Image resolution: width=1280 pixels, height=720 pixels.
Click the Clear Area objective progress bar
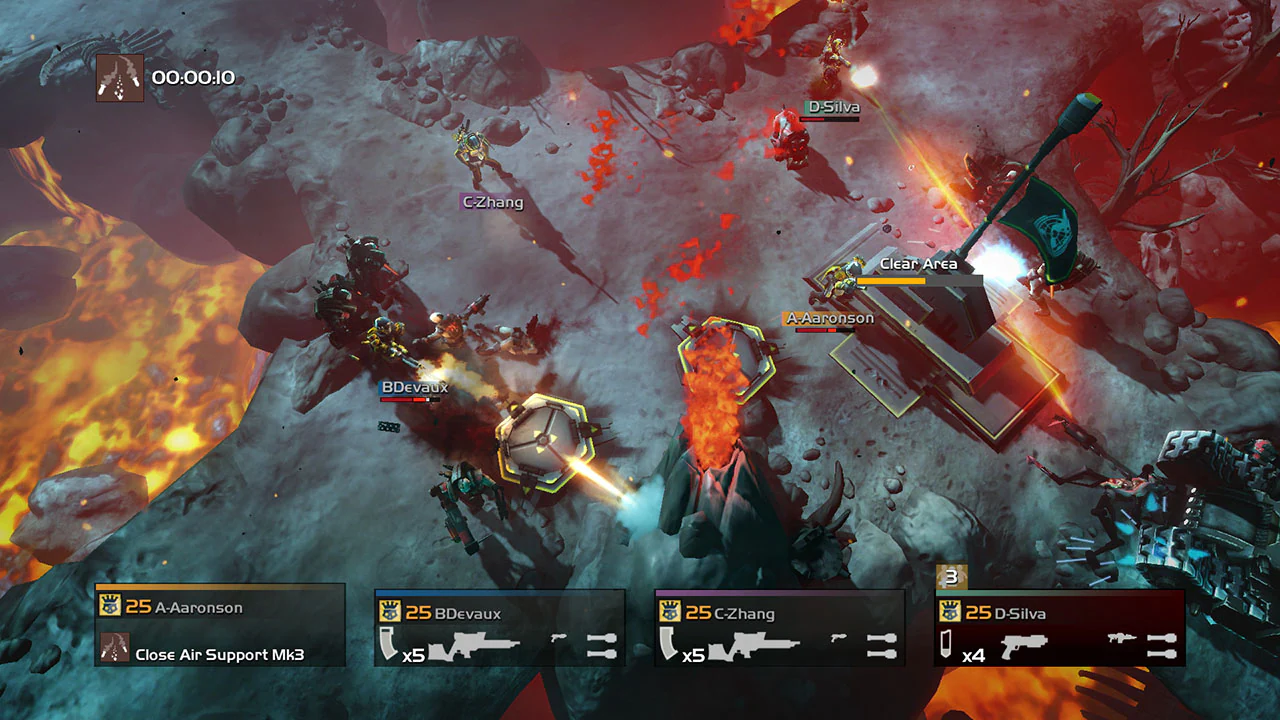[x=920, y=282]
